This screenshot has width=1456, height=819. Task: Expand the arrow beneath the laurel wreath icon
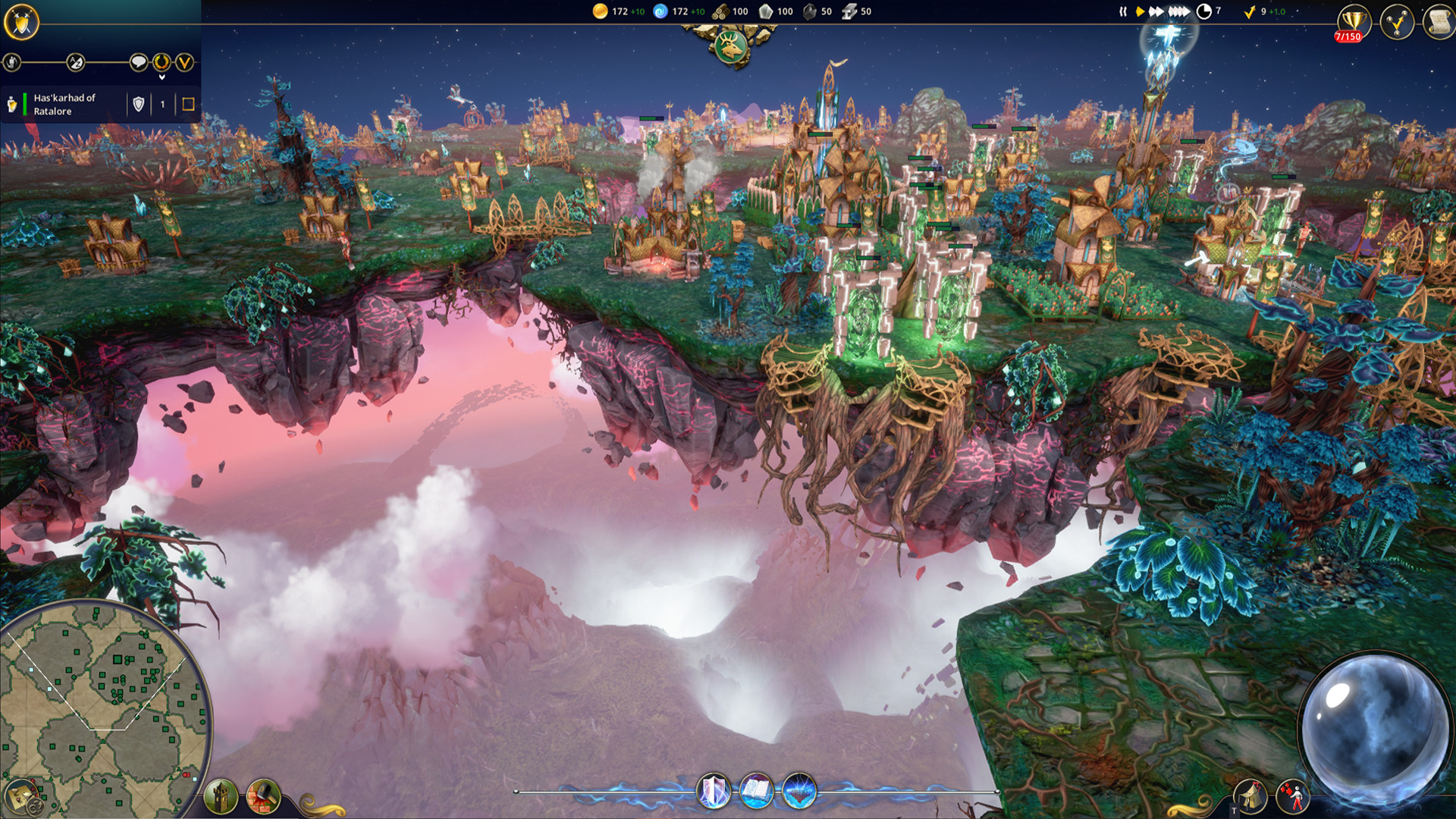pos(162,77)
